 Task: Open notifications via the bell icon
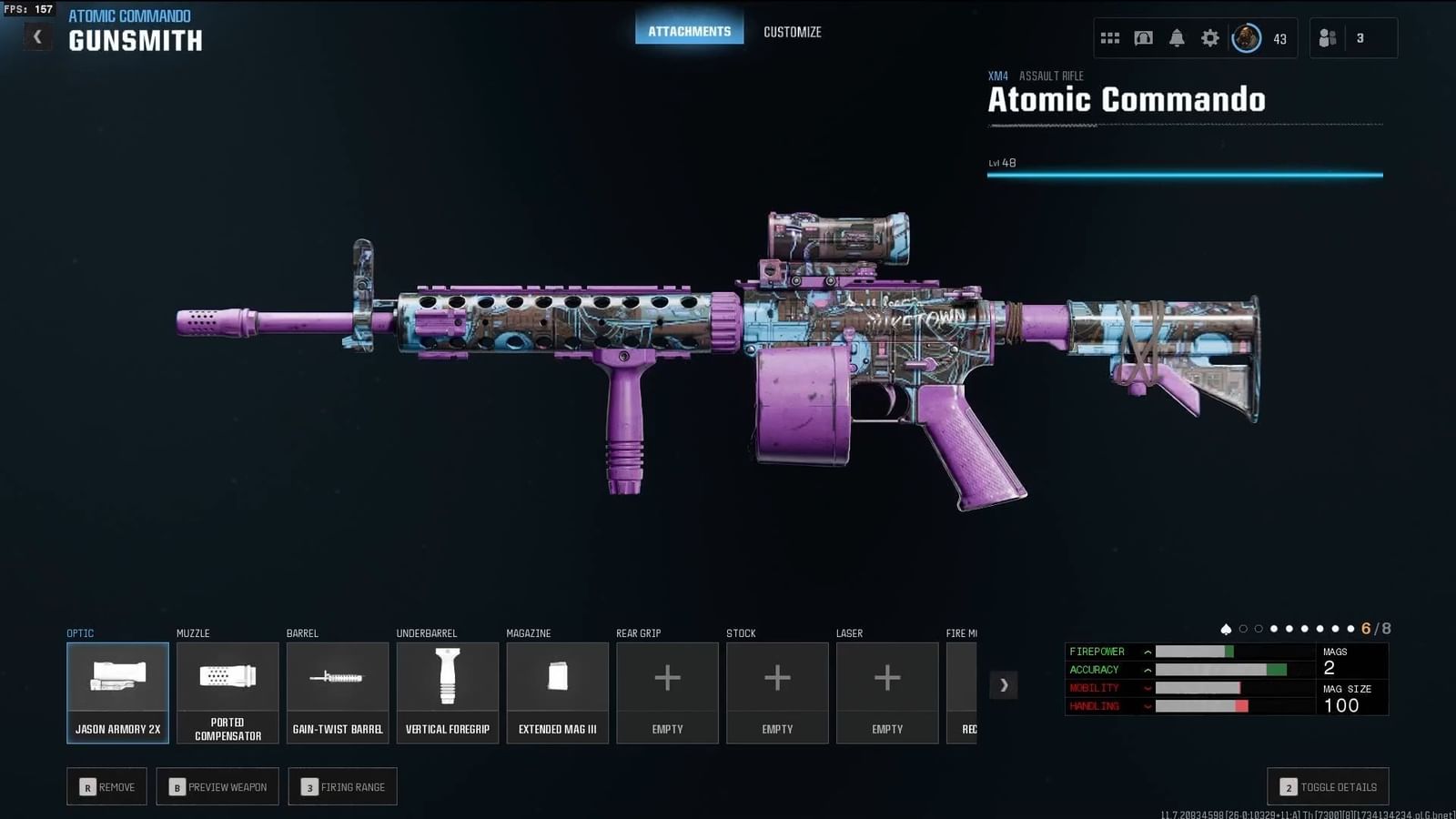(x=1177, y=37)
